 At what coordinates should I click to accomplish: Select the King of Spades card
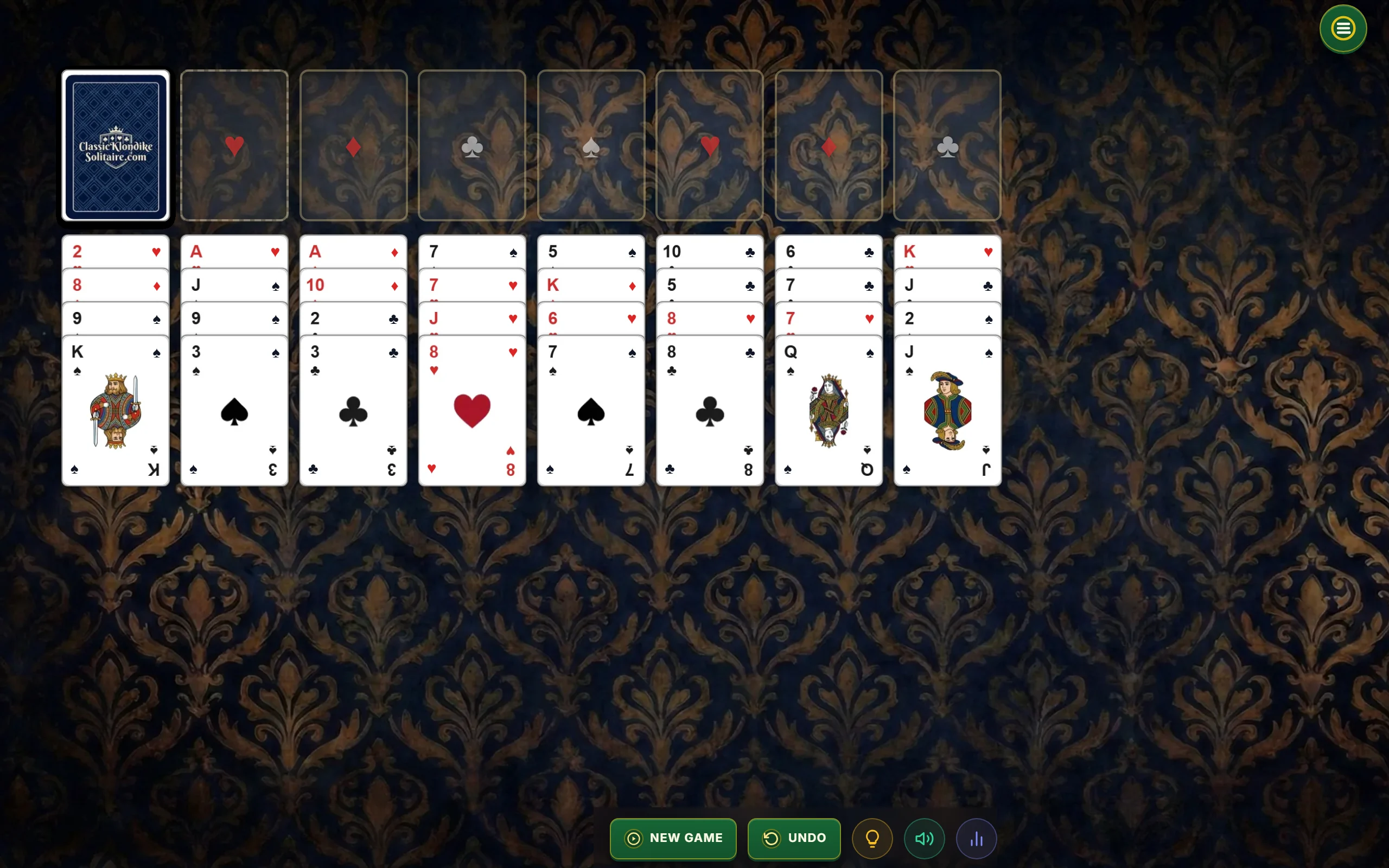116,411
